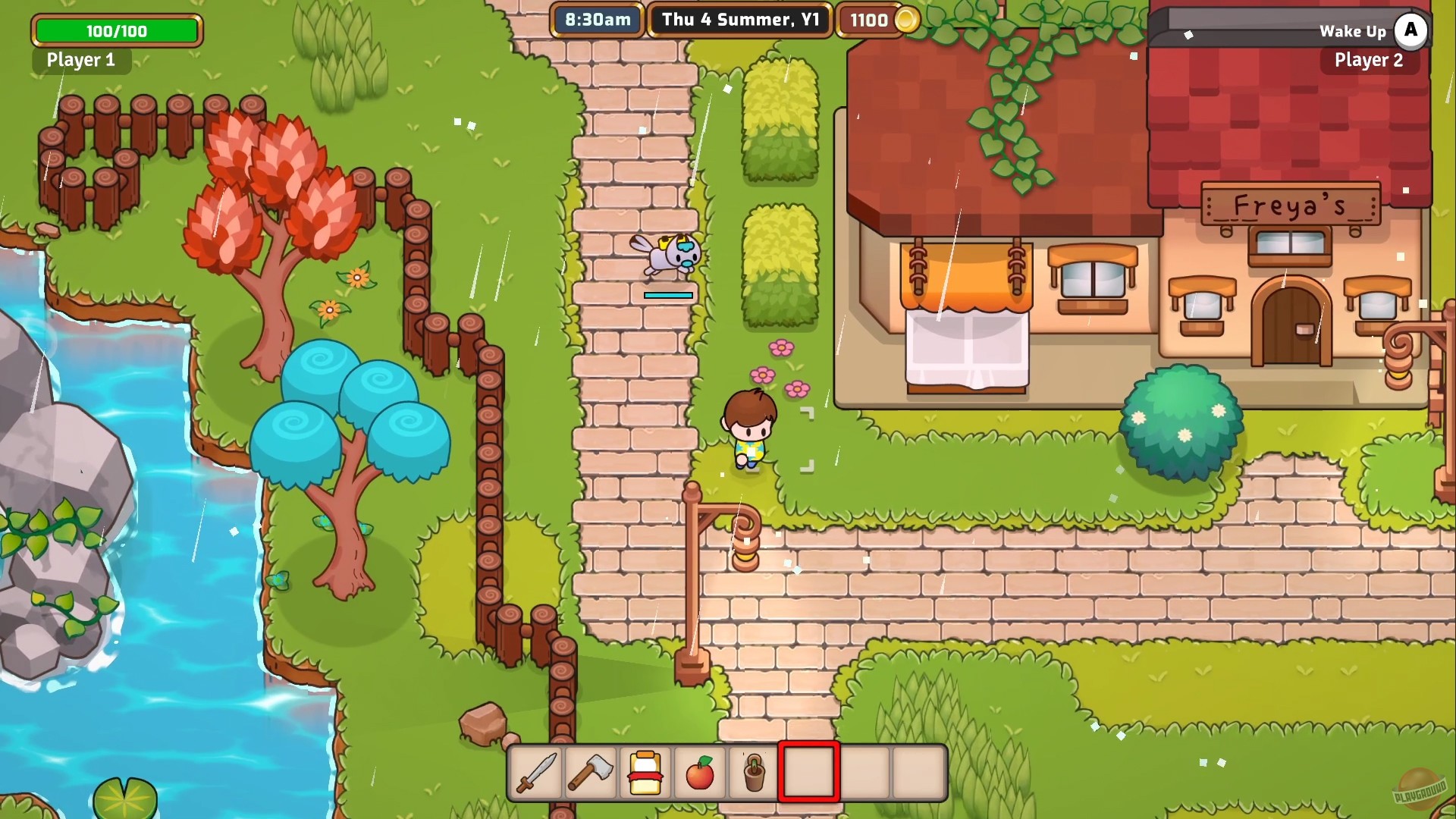Click the gold coin currency icon
The image size is (1456, 819).
907,20
